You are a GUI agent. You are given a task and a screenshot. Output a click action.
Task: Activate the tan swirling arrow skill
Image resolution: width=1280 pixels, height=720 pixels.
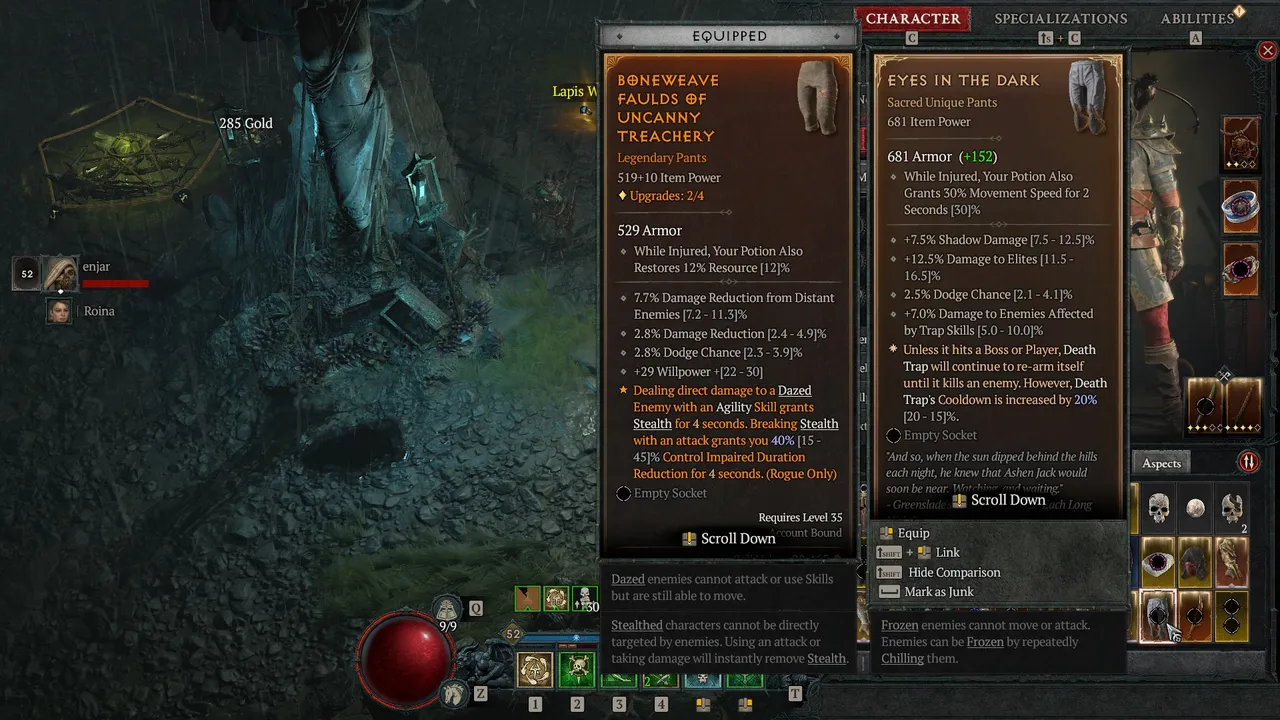point(535,670)
